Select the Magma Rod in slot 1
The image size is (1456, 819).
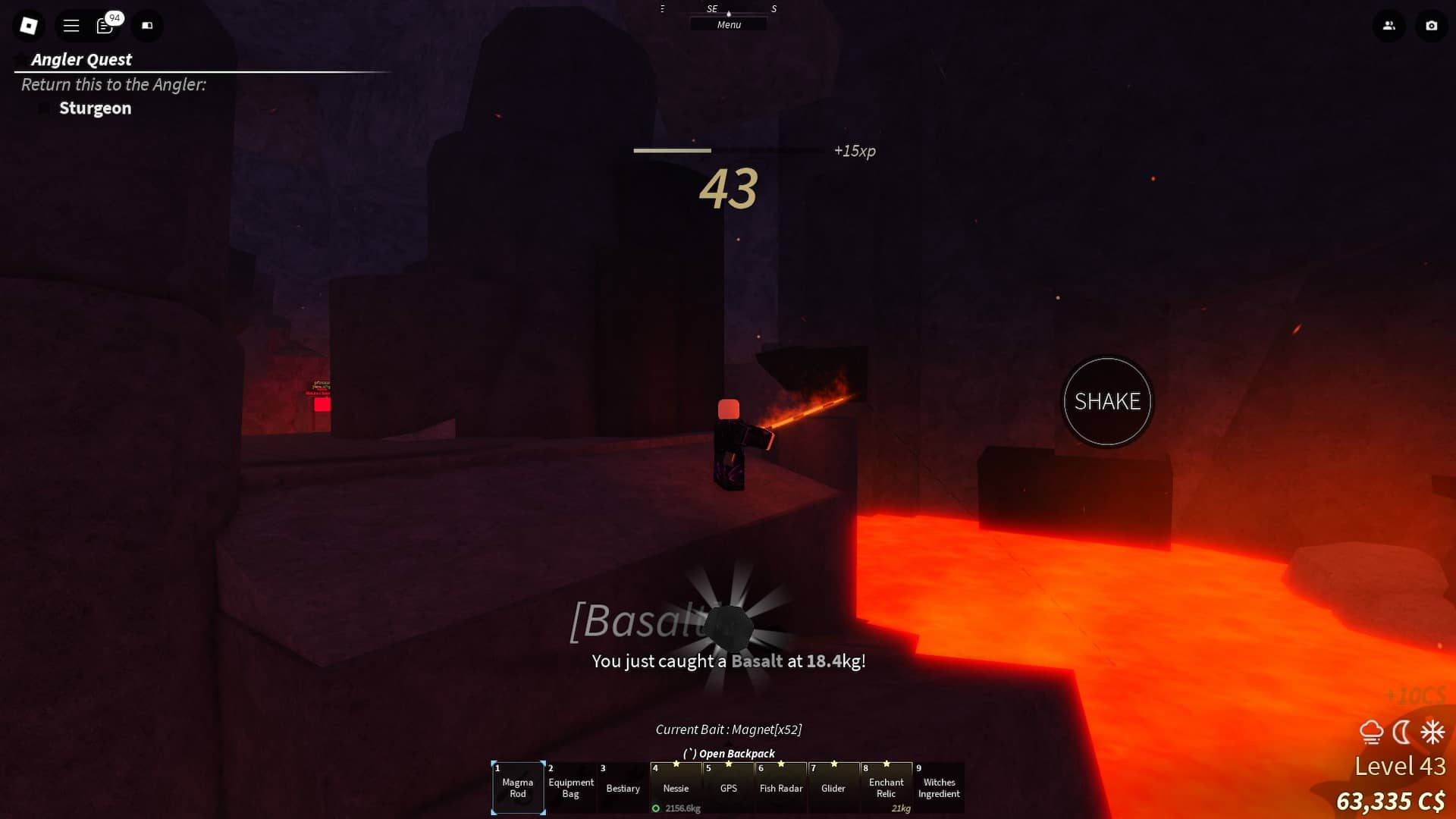click(x=518, y=789)
